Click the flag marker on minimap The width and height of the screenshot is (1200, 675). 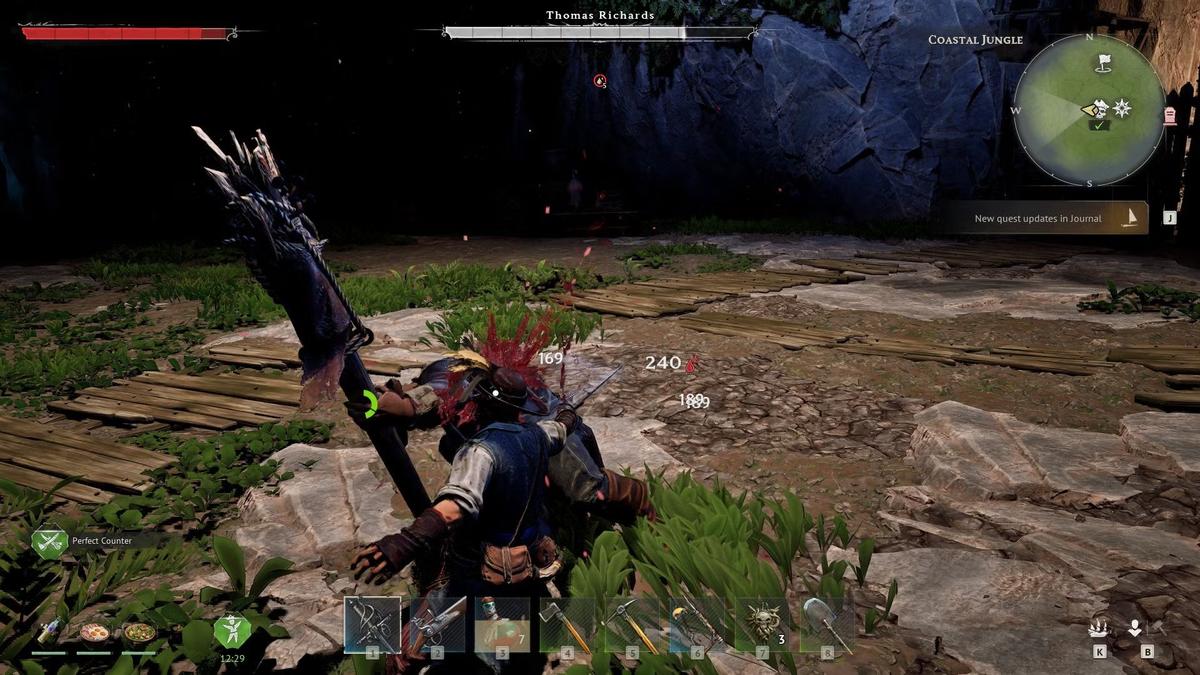coord(1103,62)
